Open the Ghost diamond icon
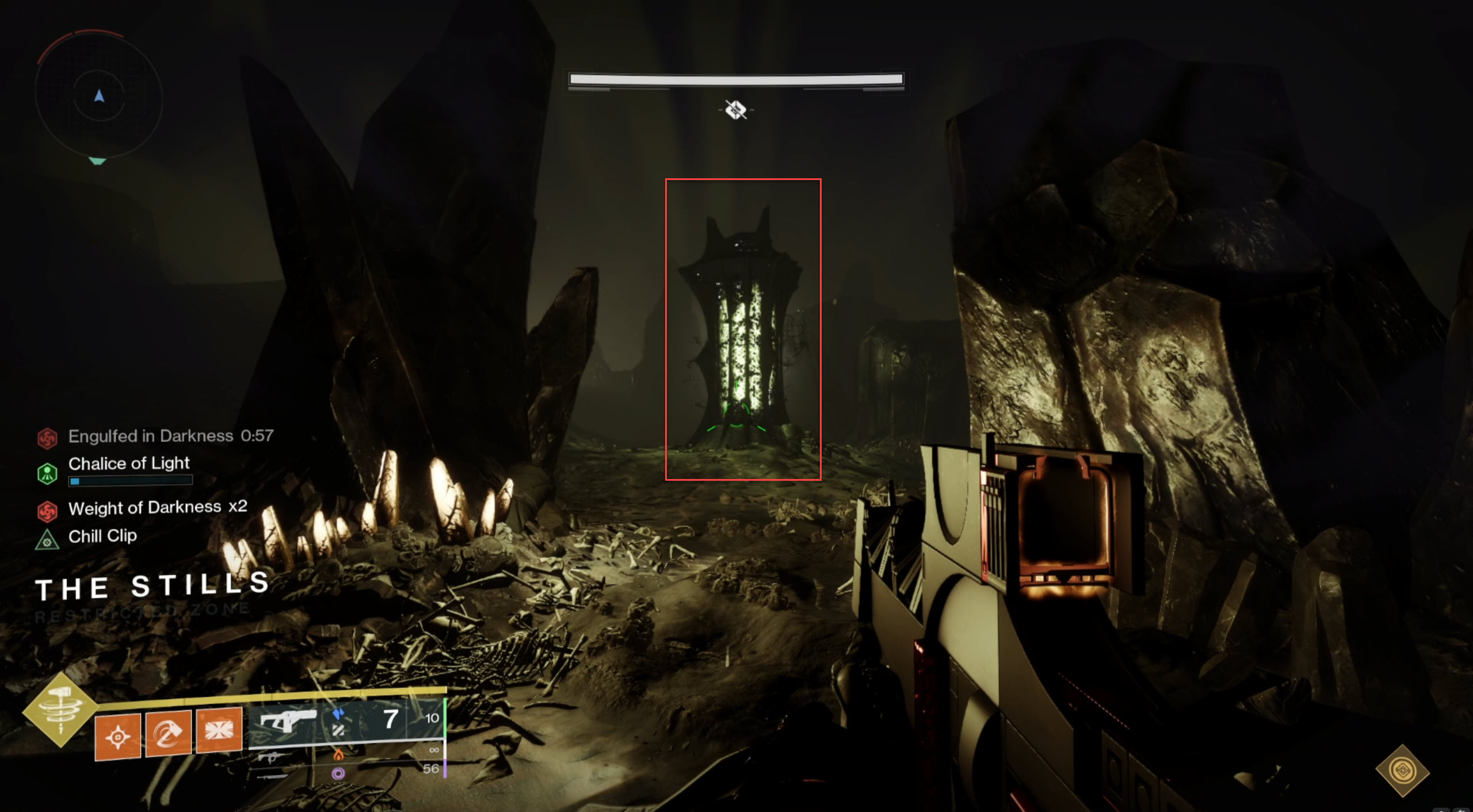Screen dimensions: 1473x812 tap(1402, 771)
